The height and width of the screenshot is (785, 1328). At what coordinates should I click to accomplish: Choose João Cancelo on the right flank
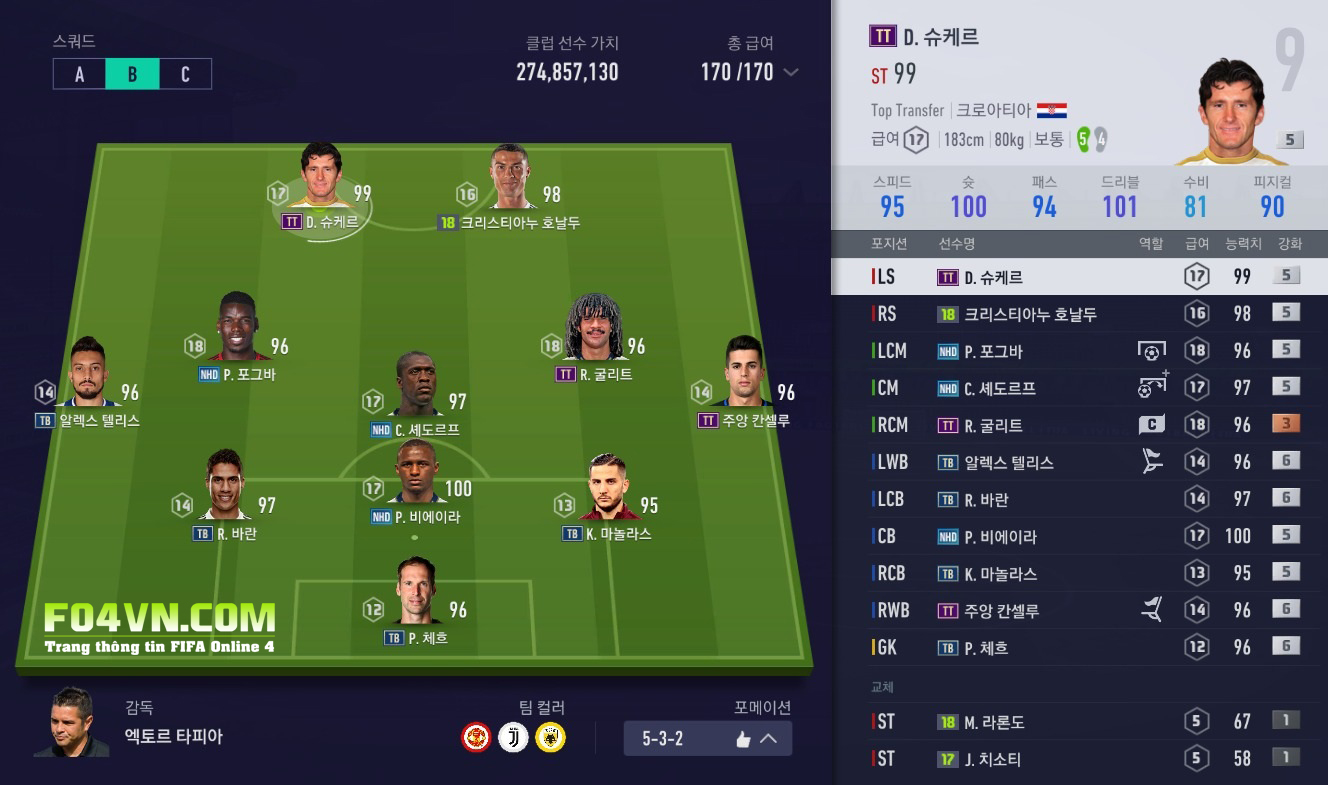click(743, 376)
